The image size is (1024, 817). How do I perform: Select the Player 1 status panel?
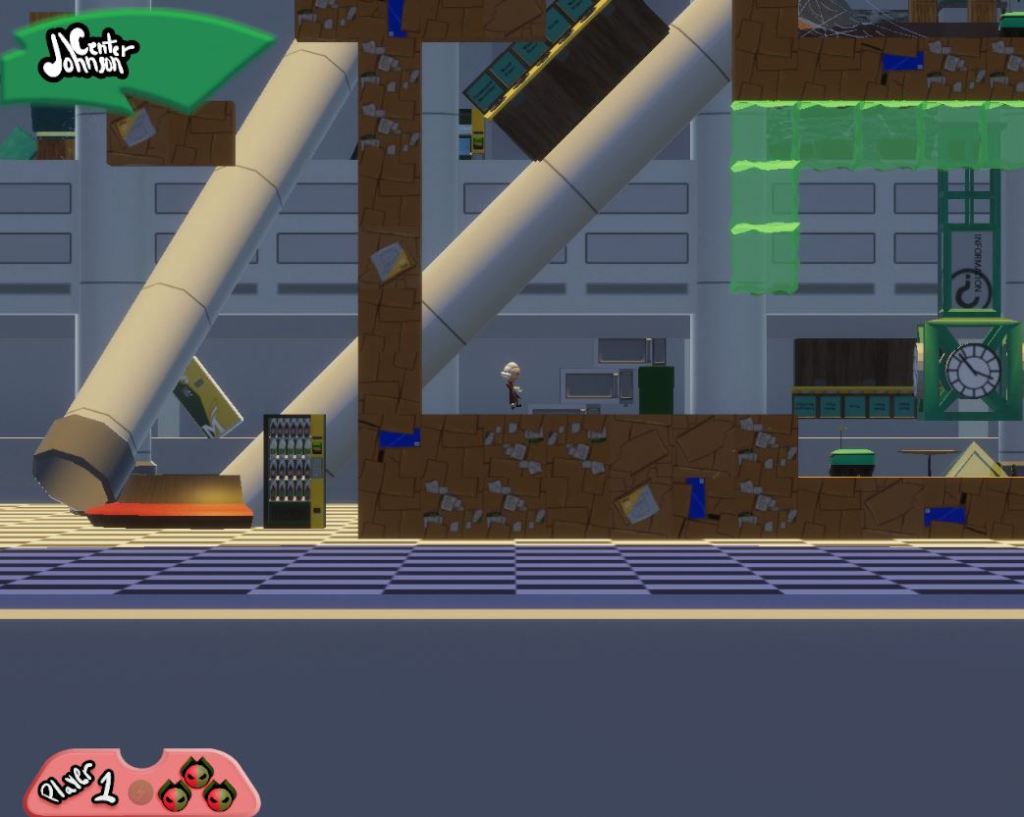pos(138,784)
